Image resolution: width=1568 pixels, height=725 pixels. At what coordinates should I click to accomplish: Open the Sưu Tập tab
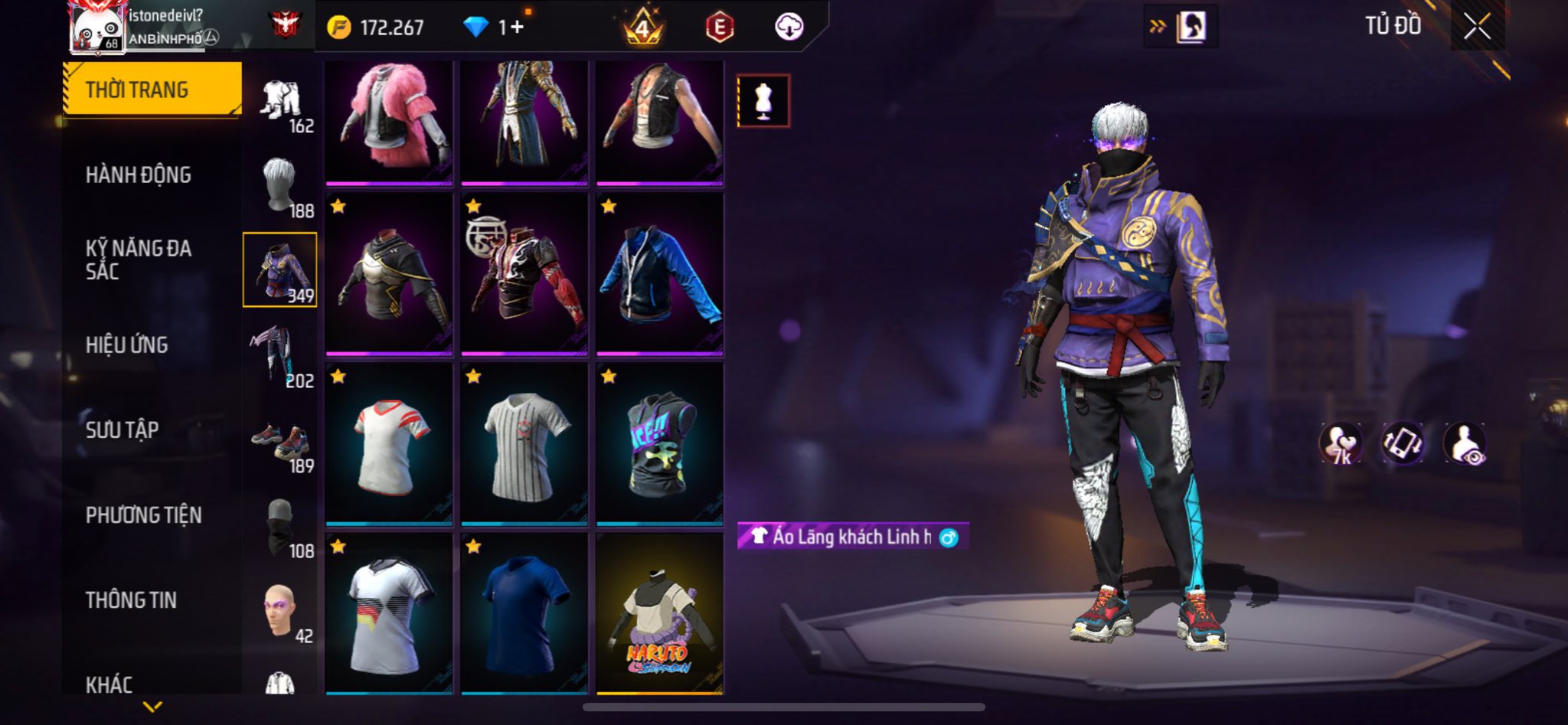point(122,430)
